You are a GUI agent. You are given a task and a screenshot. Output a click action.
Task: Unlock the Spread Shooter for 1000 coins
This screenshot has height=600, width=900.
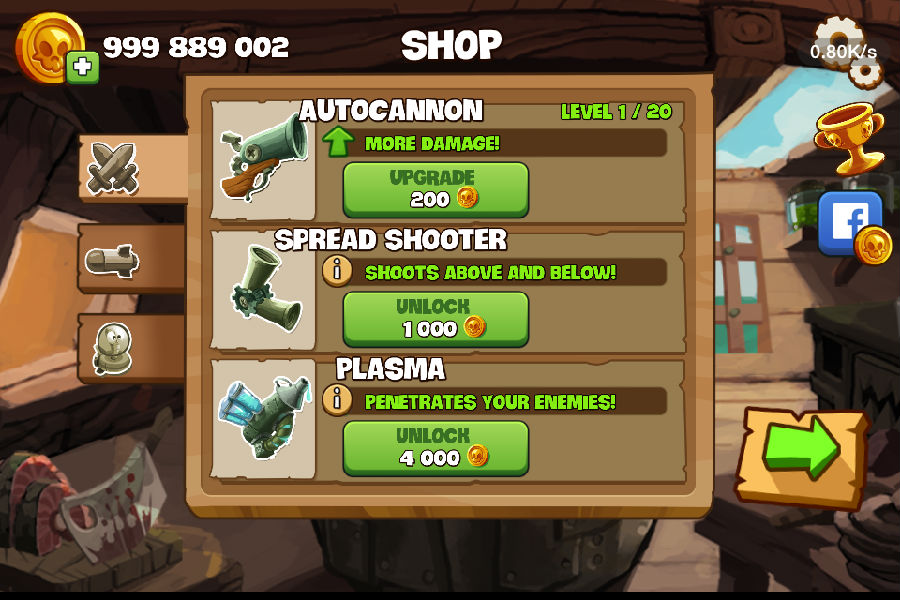click(435, 318)
